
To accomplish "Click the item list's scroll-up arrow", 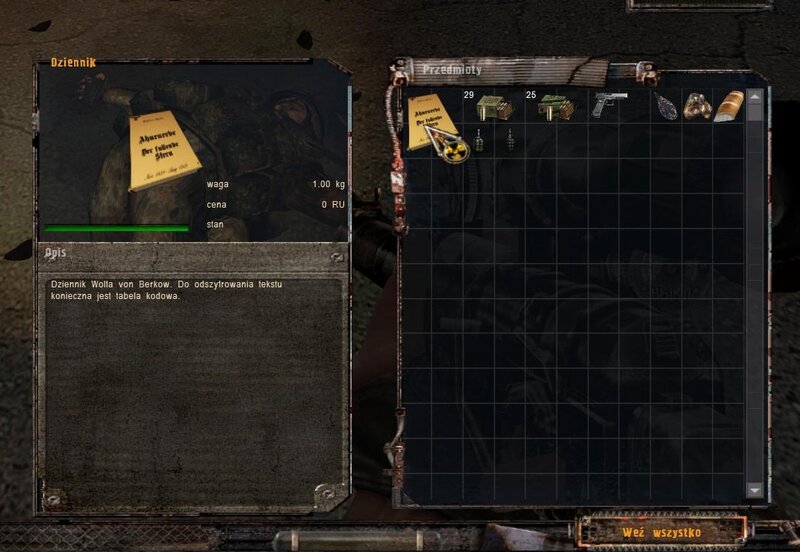I will 755,97.
